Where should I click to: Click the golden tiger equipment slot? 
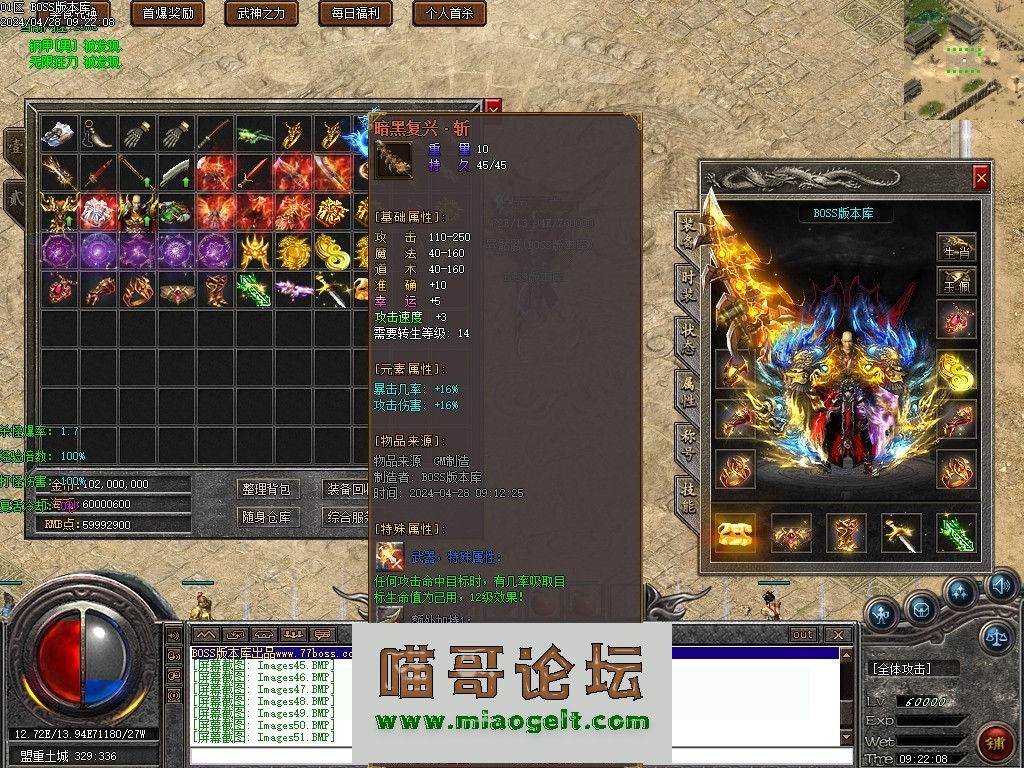pyautogui.click(x=735, y=533)
